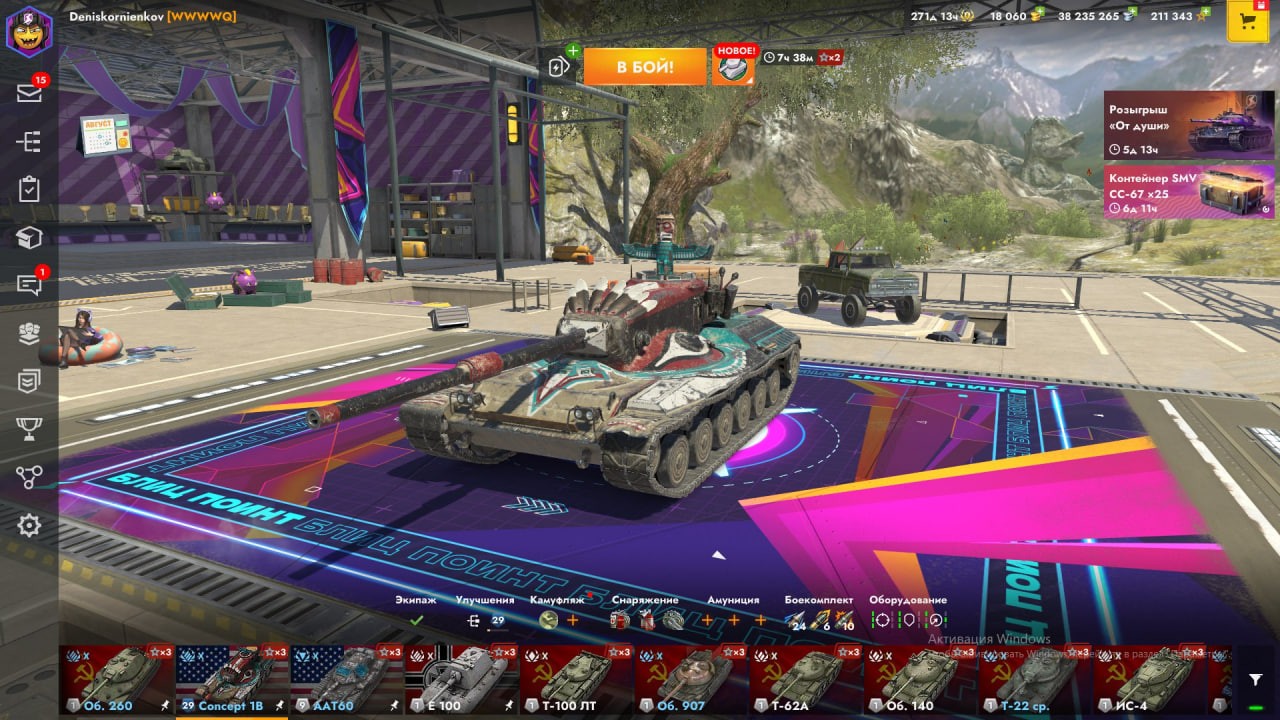Open the player profile avatar
Viewport: 1280px width, 720px height.
click(x=29, y=32)
